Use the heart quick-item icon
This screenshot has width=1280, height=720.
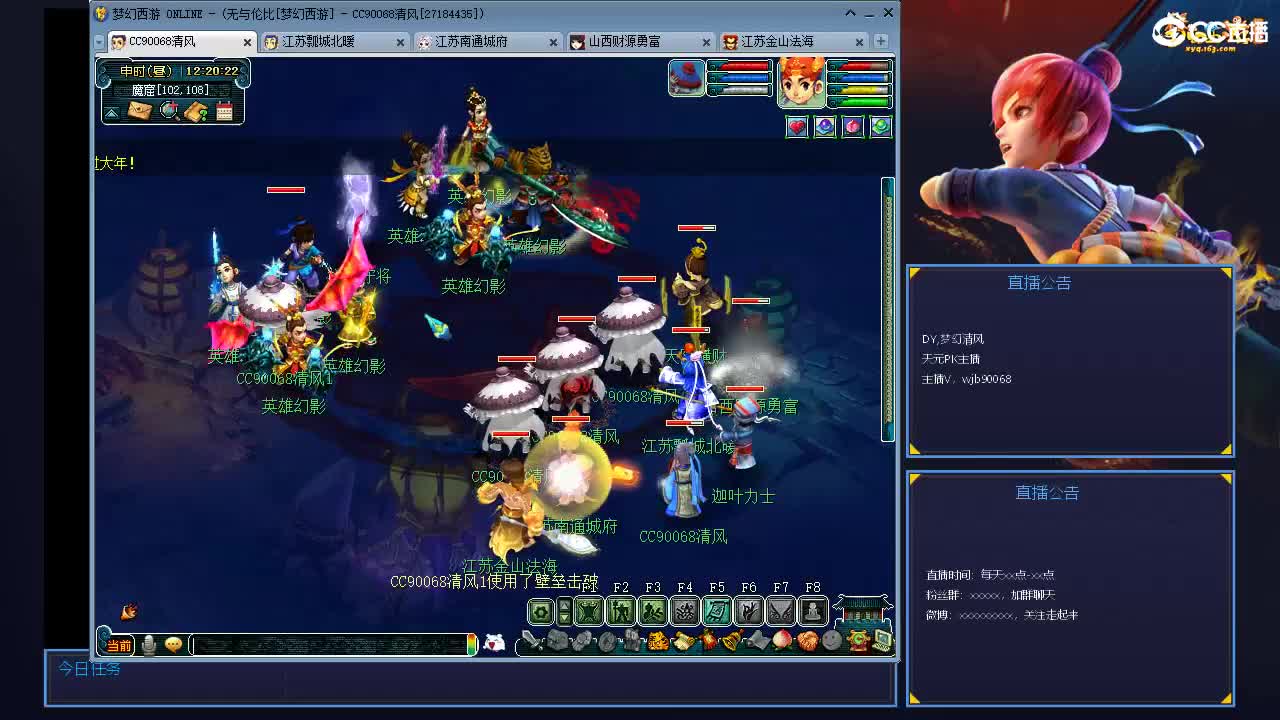coord(798,126)
